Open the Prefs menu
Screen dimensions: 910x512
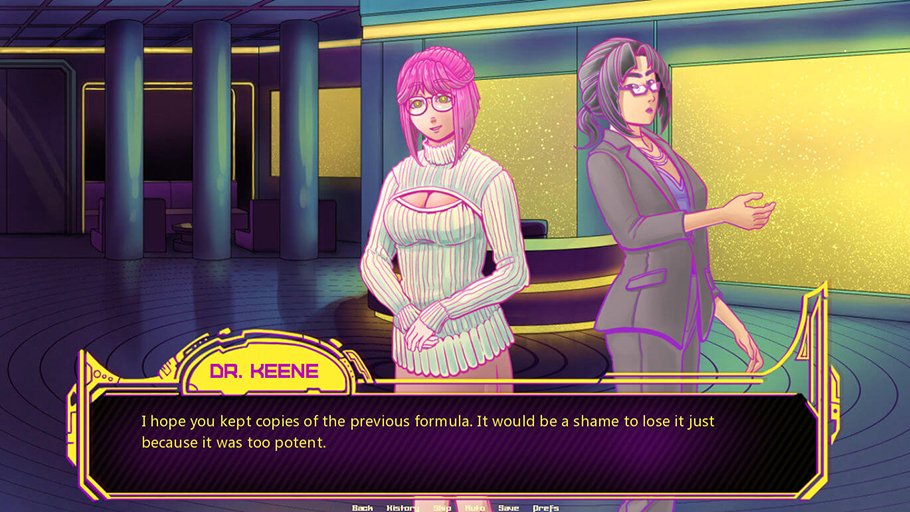[546, 507]
